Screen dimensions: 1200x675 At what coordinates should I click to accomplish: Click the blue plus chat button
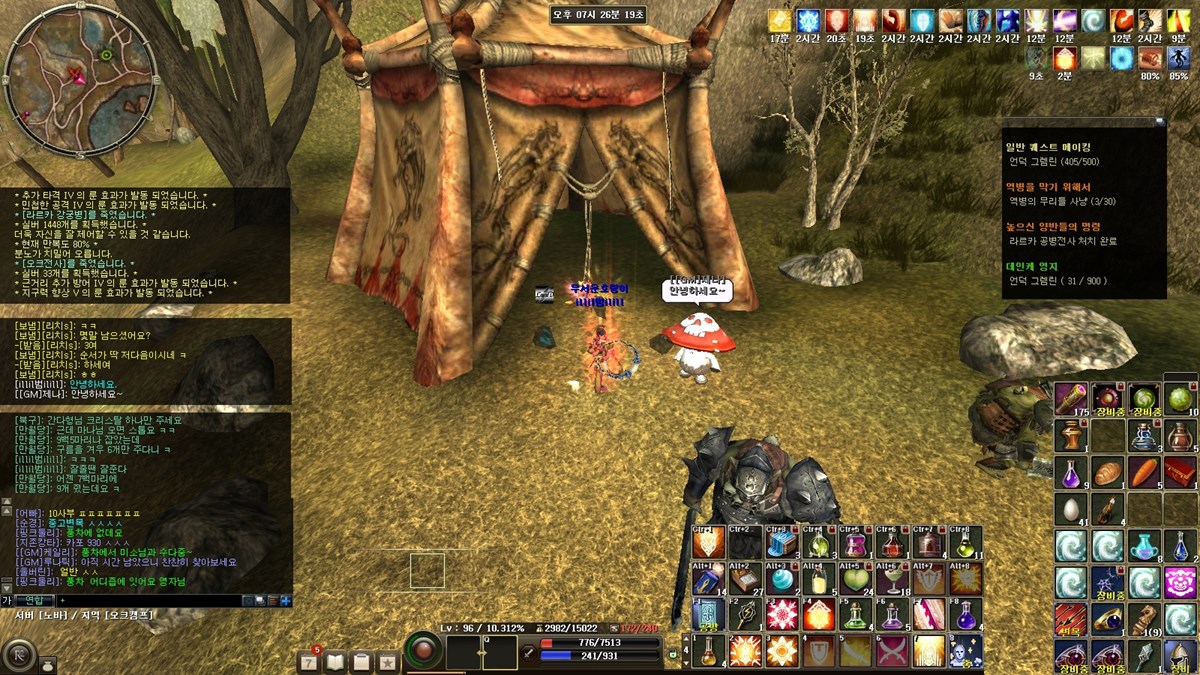pos(286,600)
